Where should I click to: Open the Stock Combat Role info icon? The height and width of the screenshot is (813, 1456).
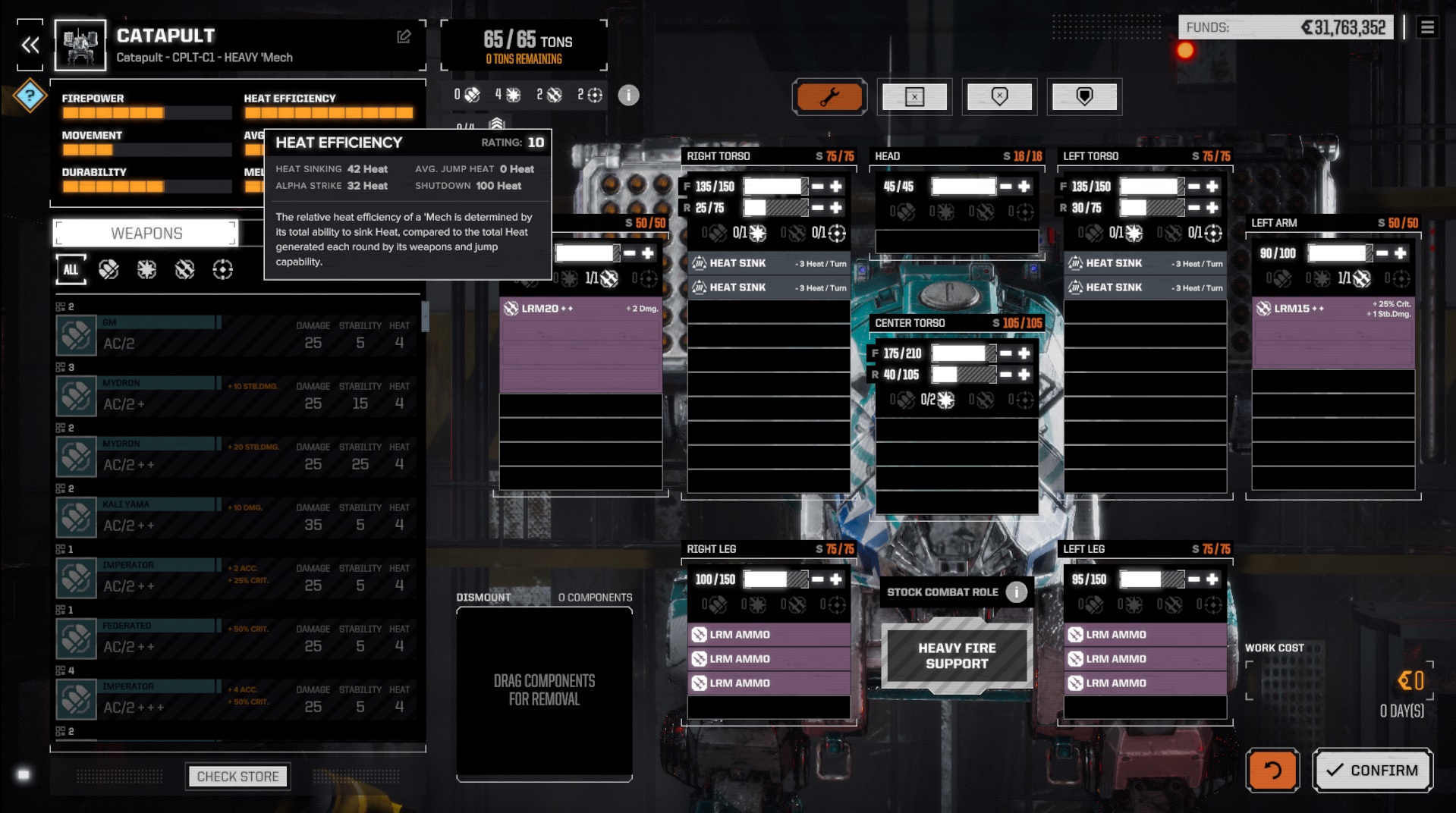coord(1016,592)
